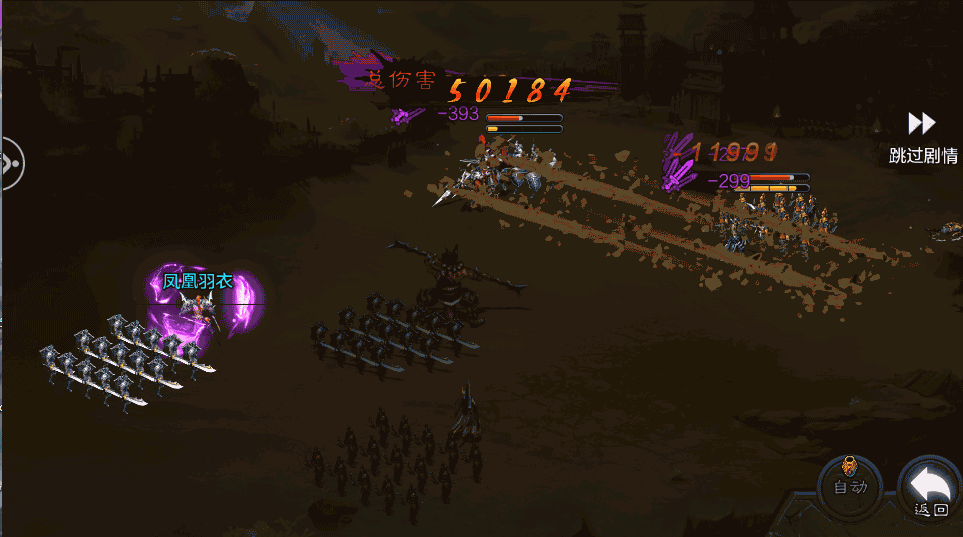Skip the cutscene with 跳过剧情 button
The height and width of the screenshot is (537, 963).
[922, 136]
